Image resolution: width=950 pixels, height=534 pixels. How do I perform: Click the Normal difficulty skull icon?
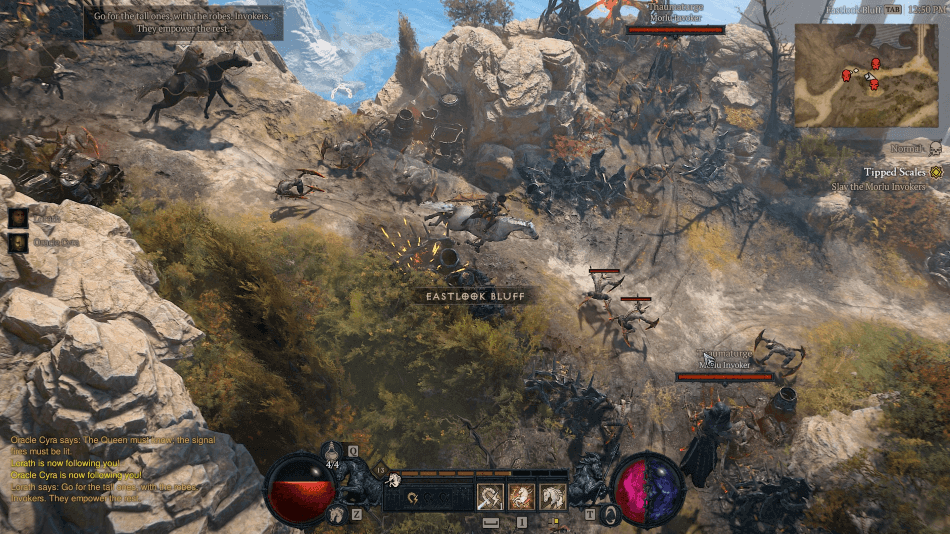[936, 149]
